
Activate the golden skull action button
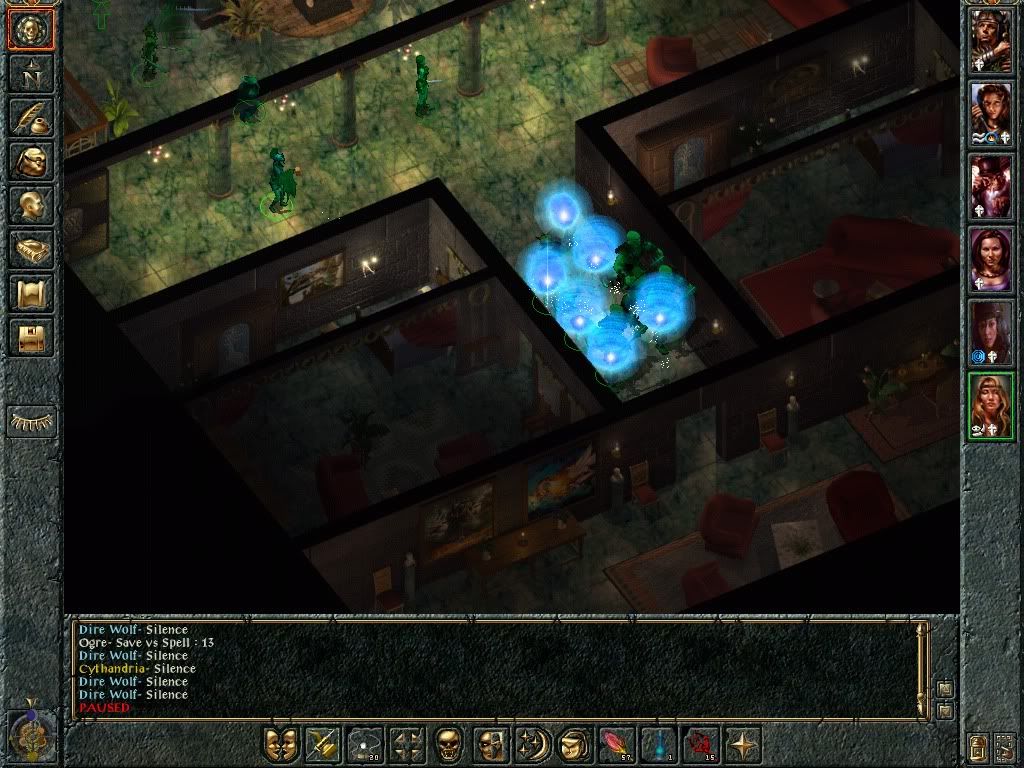coord(449,744)
